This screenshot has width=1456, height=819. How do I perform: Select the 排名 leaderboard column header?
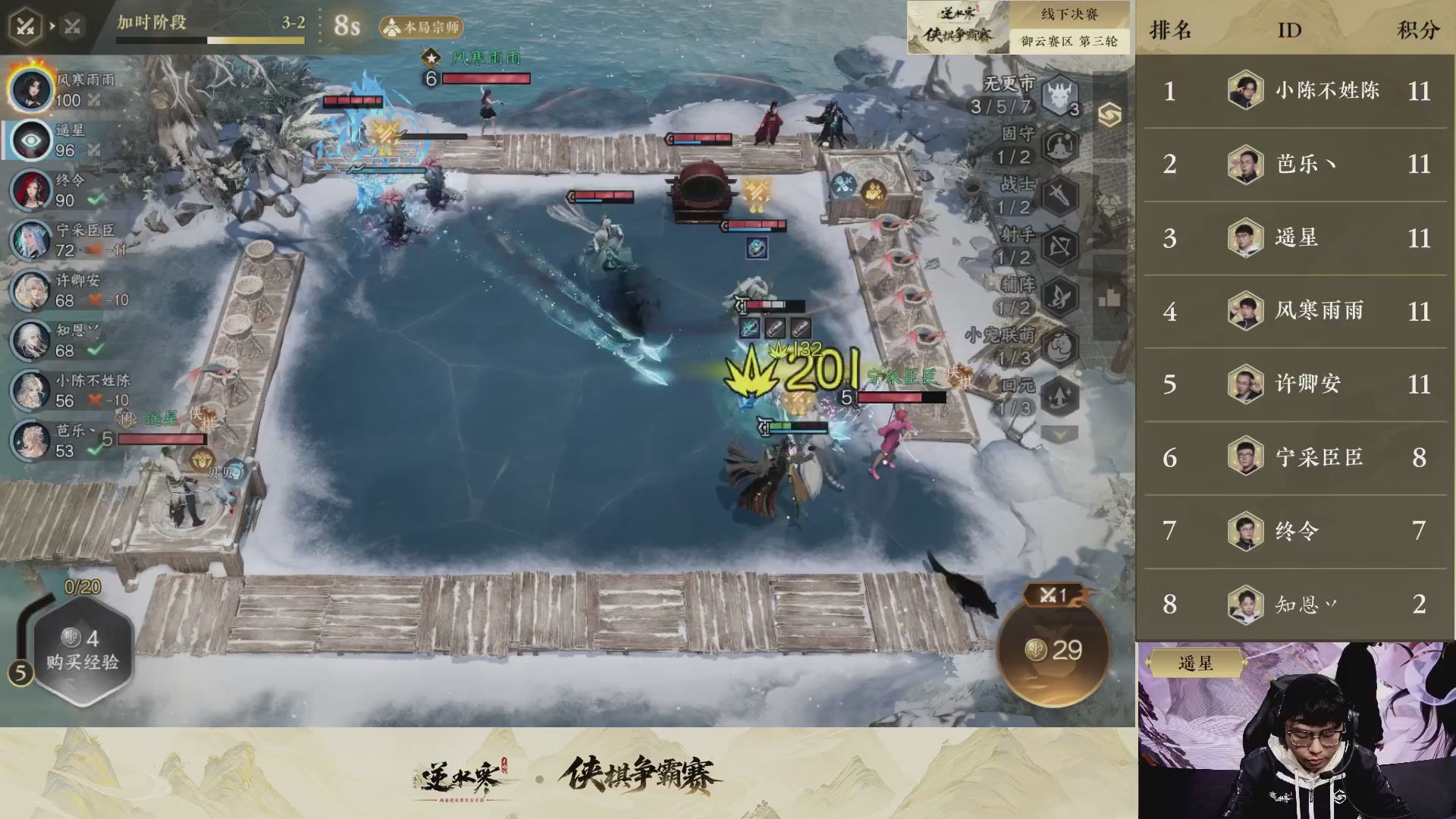point(1172,30)
